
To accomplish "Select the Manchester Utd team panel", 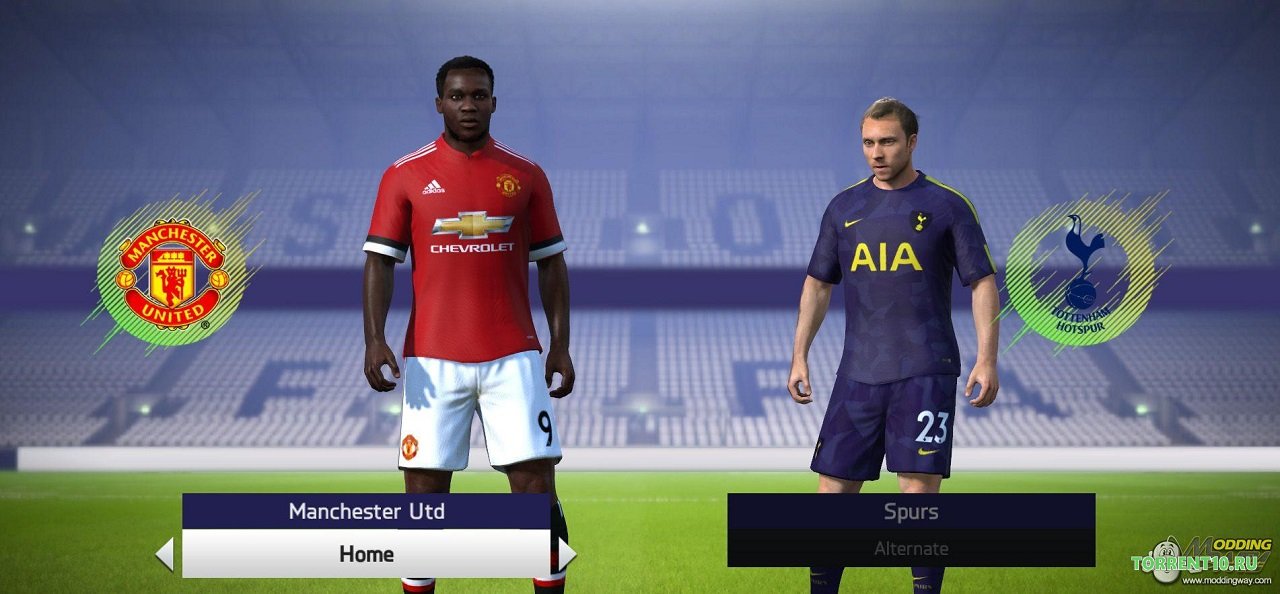I will (366, 511).
